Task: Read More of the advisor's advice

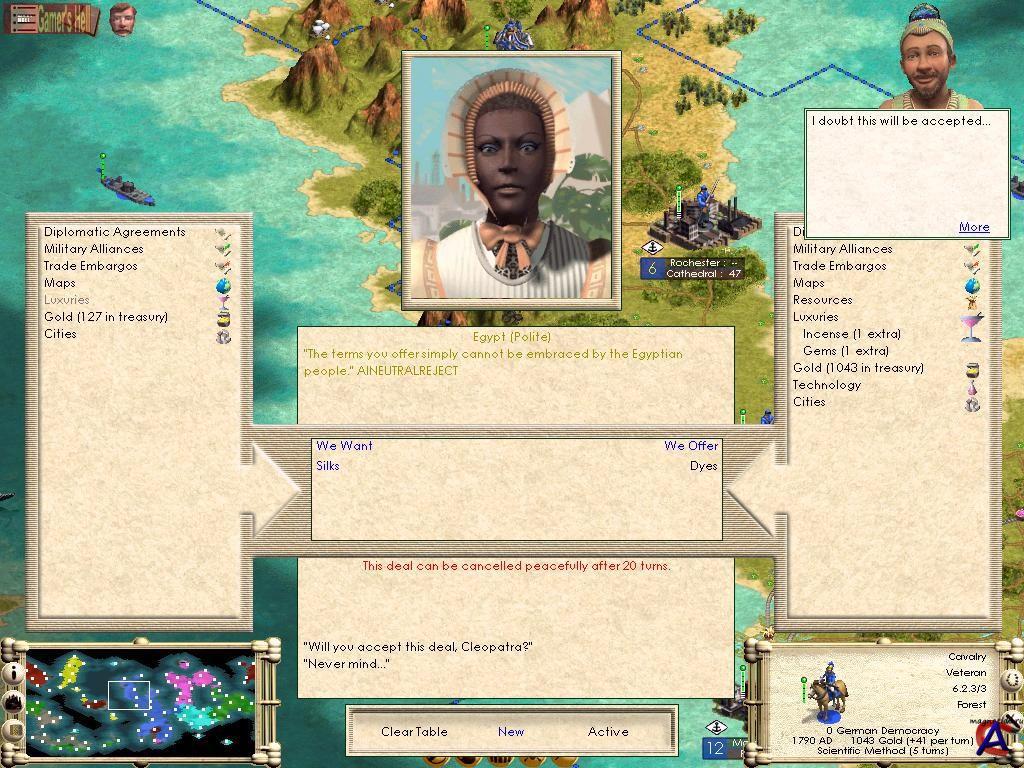Action: coord(973,227)
